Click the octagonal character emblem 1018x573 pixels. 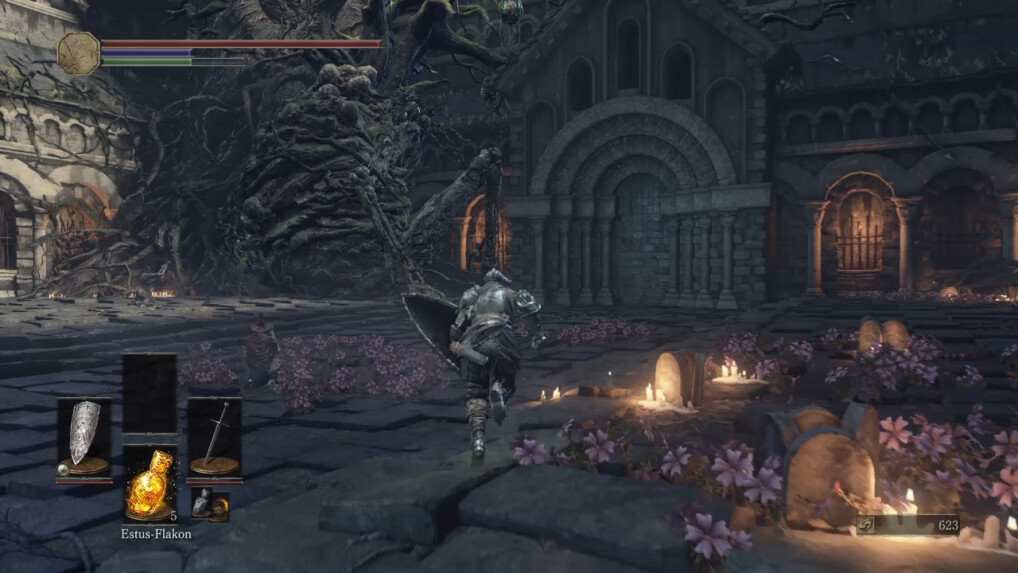tap(78, 52)
